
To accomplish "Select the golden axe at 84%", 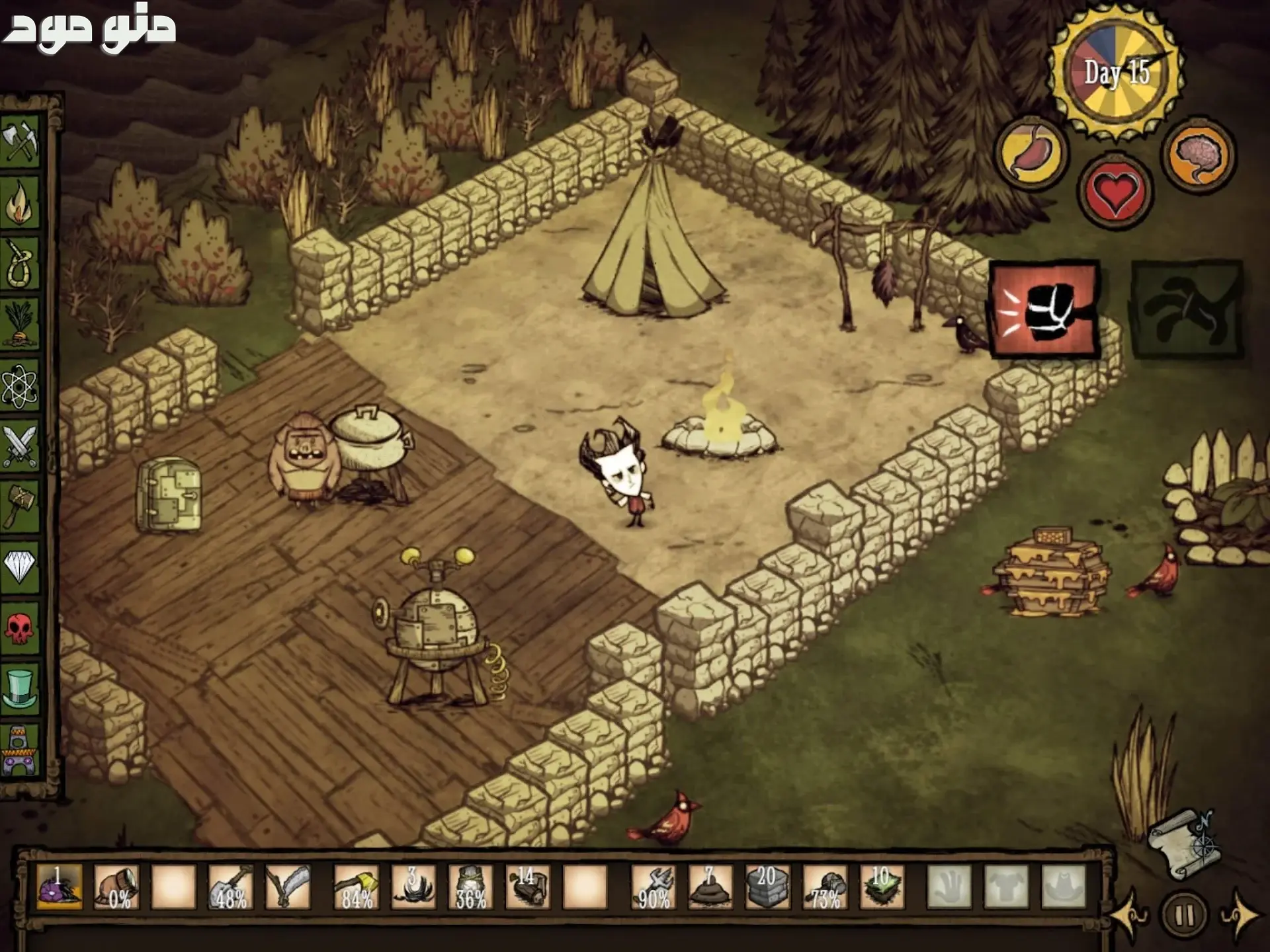I will (x=357, y=887).
